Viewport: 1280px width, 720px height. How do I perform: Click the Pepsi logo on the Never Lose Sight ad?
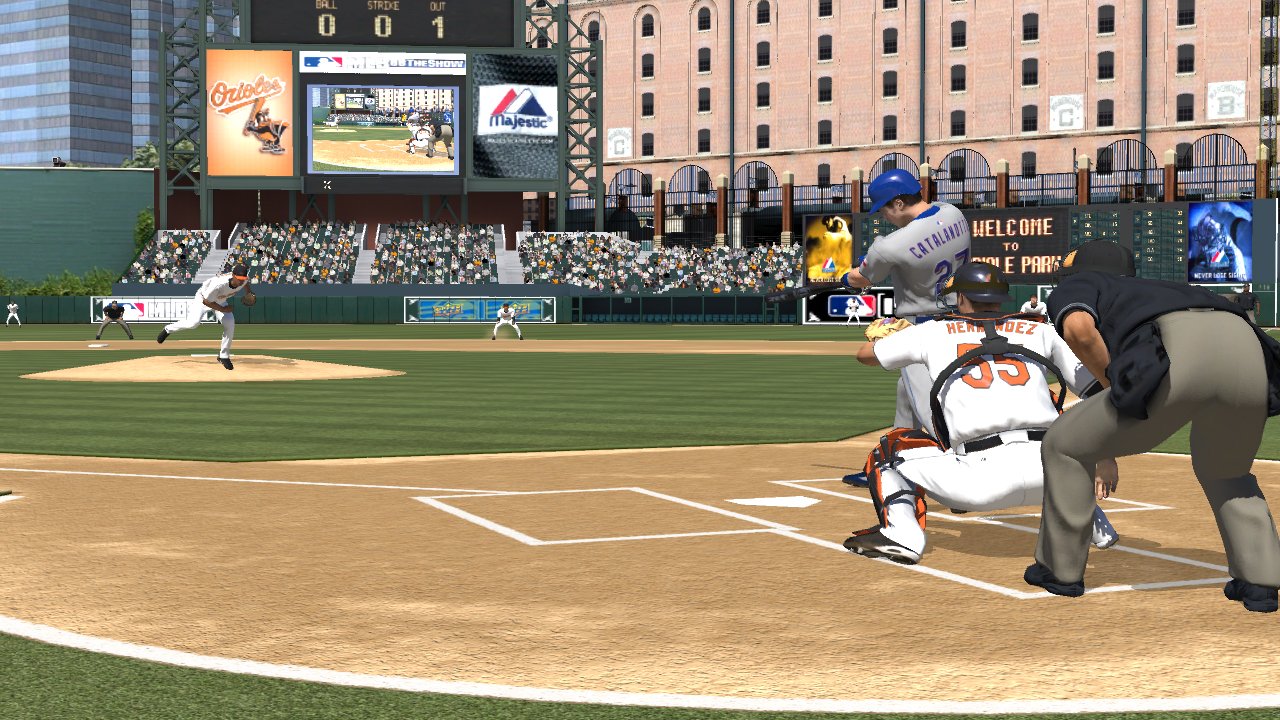(1217, 258)
